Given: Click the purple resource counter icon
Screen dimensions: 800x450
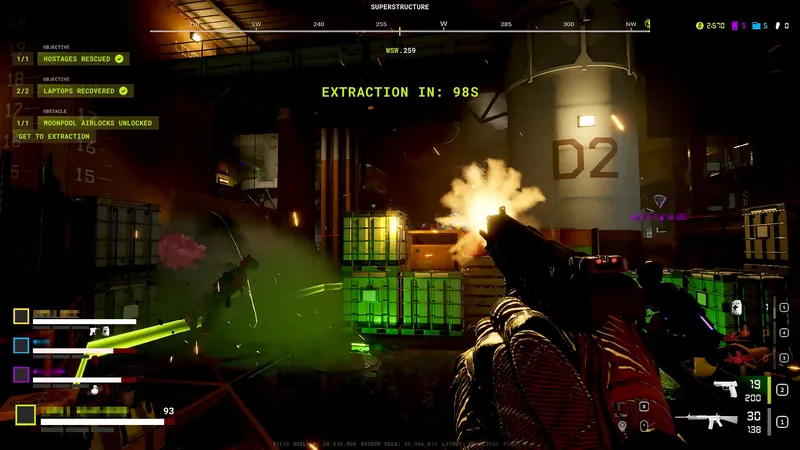Looking at the screenshot, I should pos(738,25).
